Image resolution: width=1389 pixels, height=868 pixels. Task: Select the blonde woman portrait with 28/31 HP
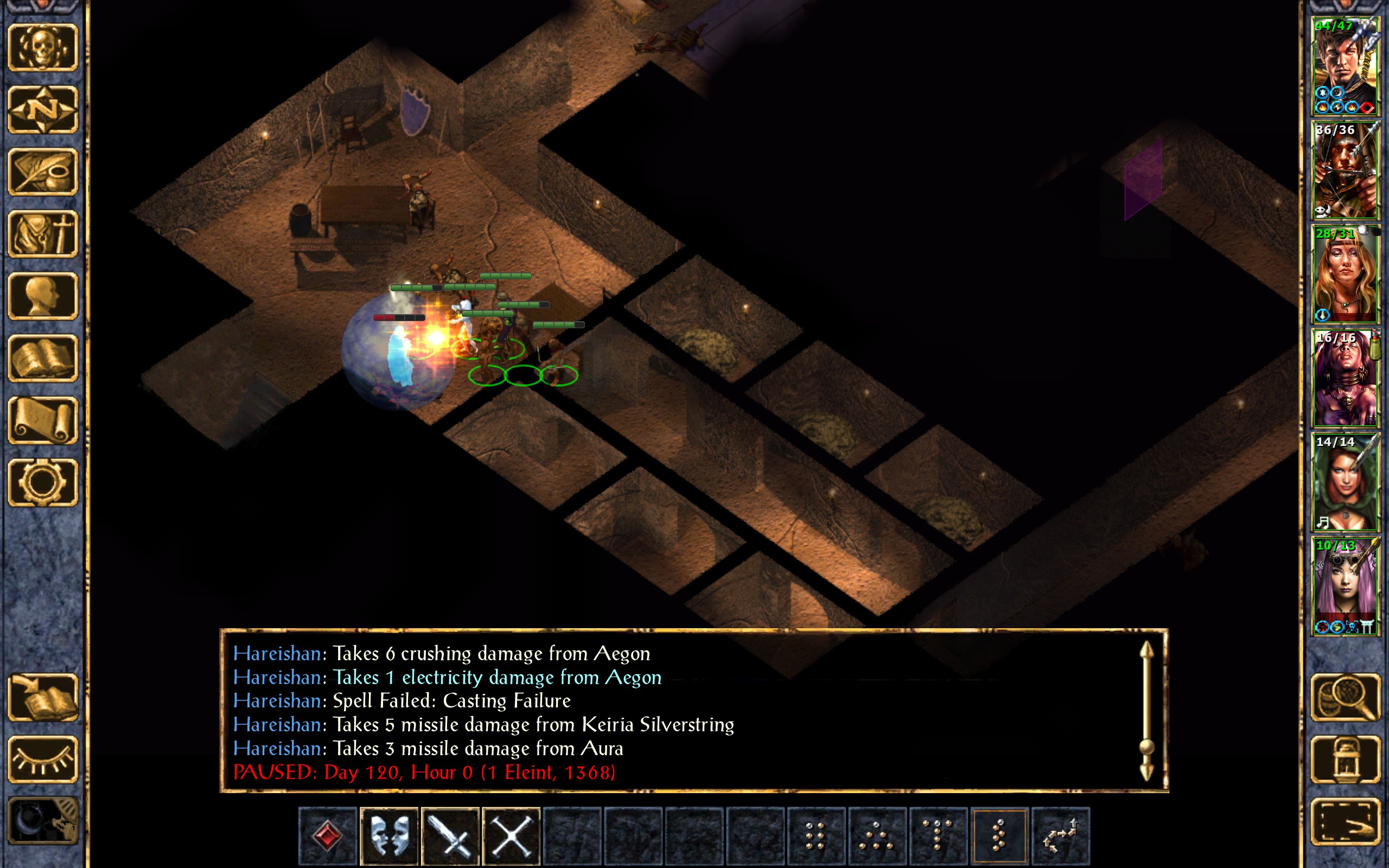point(1345,275)
